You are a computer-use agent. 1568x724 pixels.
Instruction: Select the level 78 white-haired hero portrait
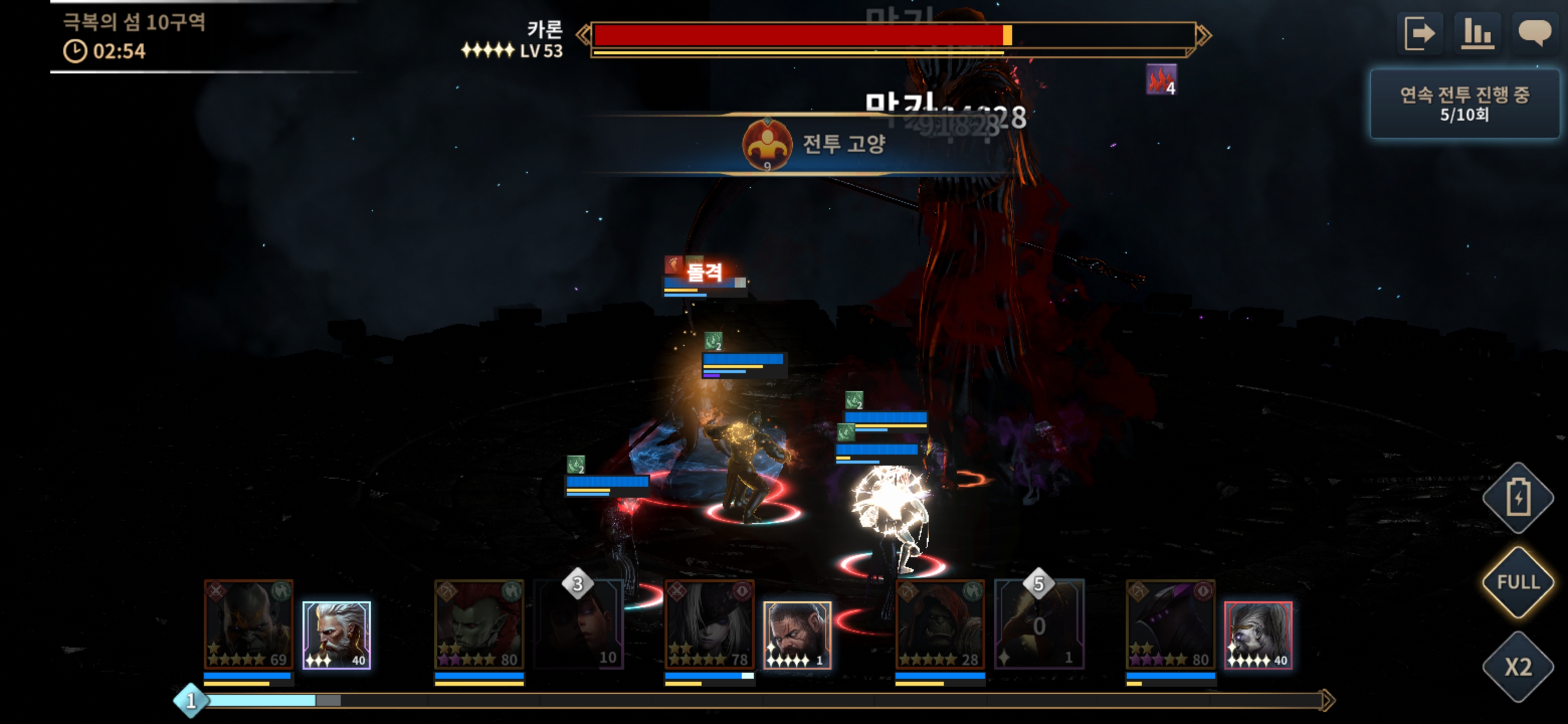coord(709,624)
